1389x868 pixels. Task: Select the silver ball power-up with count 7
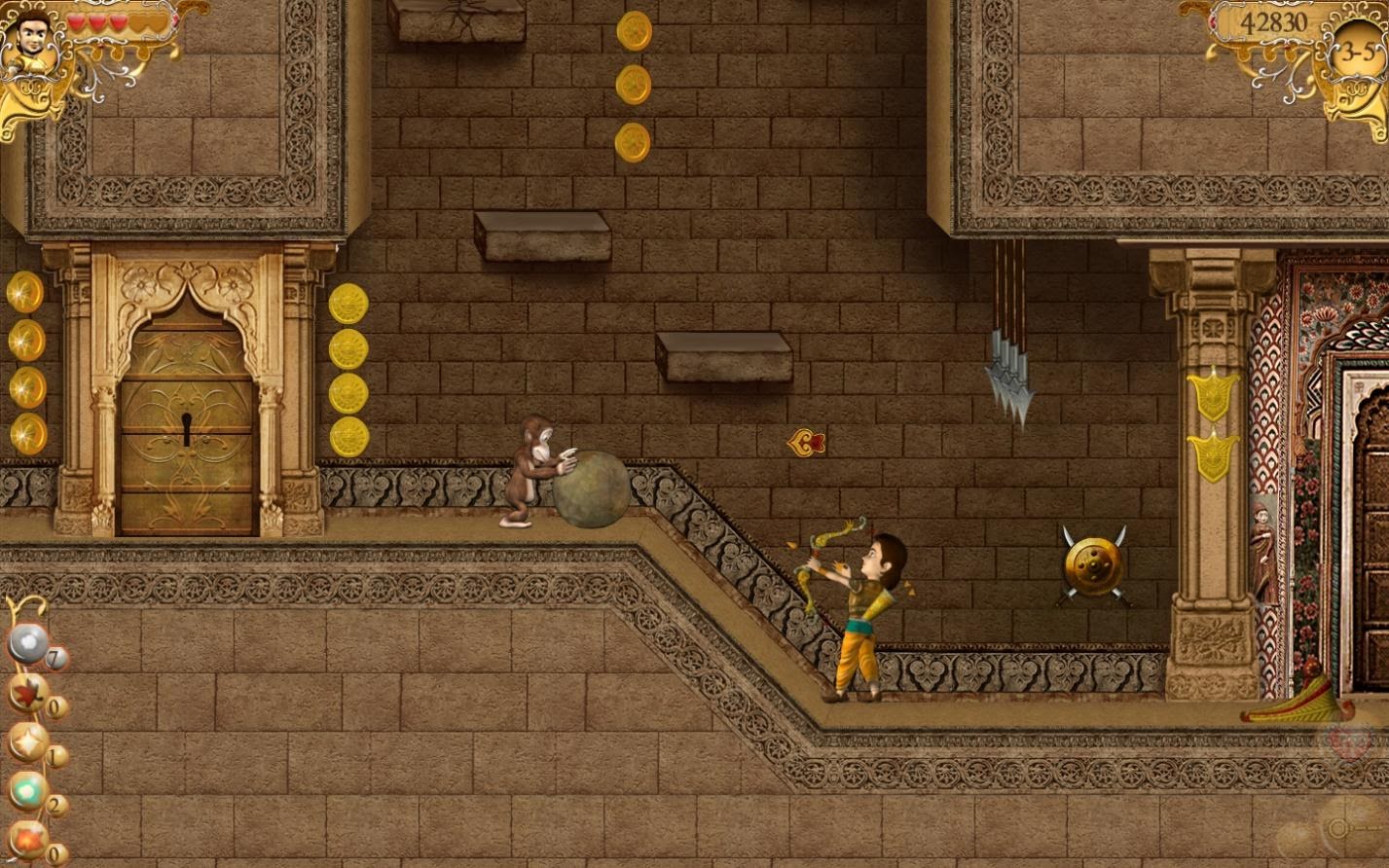click(x=29, y=642)
